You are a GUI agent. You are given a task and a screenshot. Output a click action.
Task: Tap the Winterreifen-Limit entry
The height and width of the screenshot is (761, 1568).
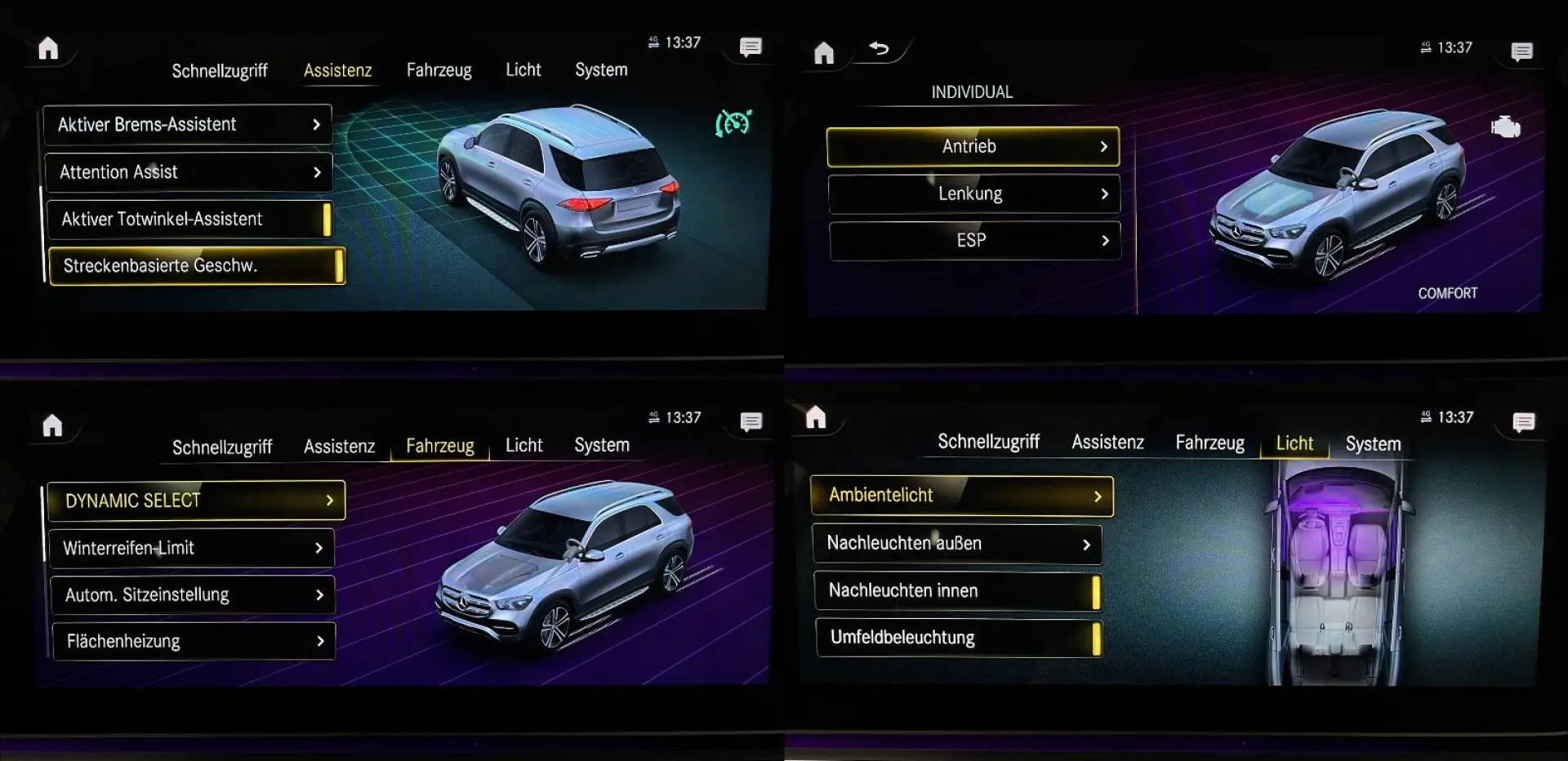click(x=192, y=548)
